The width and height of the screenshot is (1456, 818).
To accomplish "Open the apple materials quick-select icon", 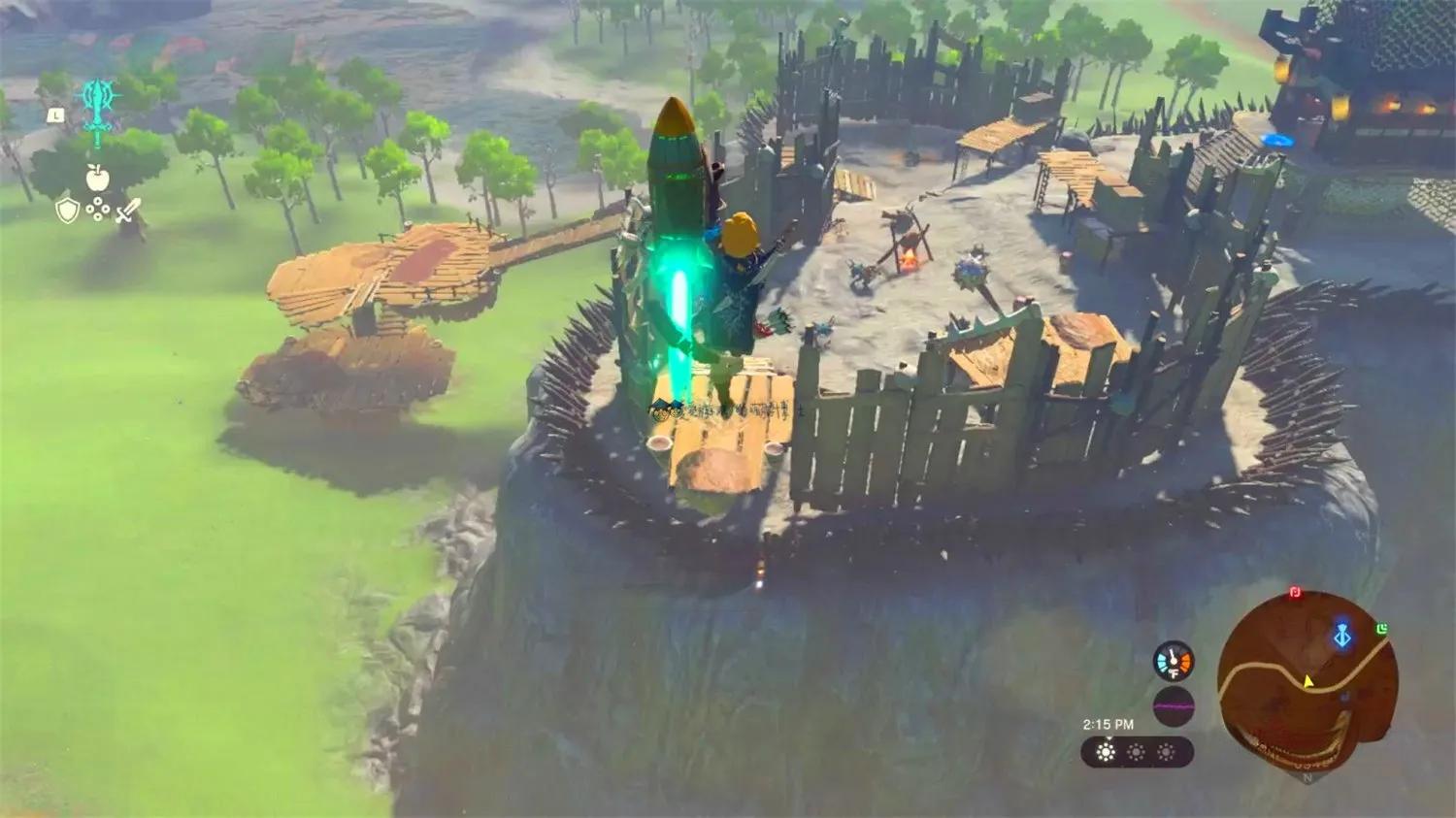I will pyautogui.click(x=97, y=178).
